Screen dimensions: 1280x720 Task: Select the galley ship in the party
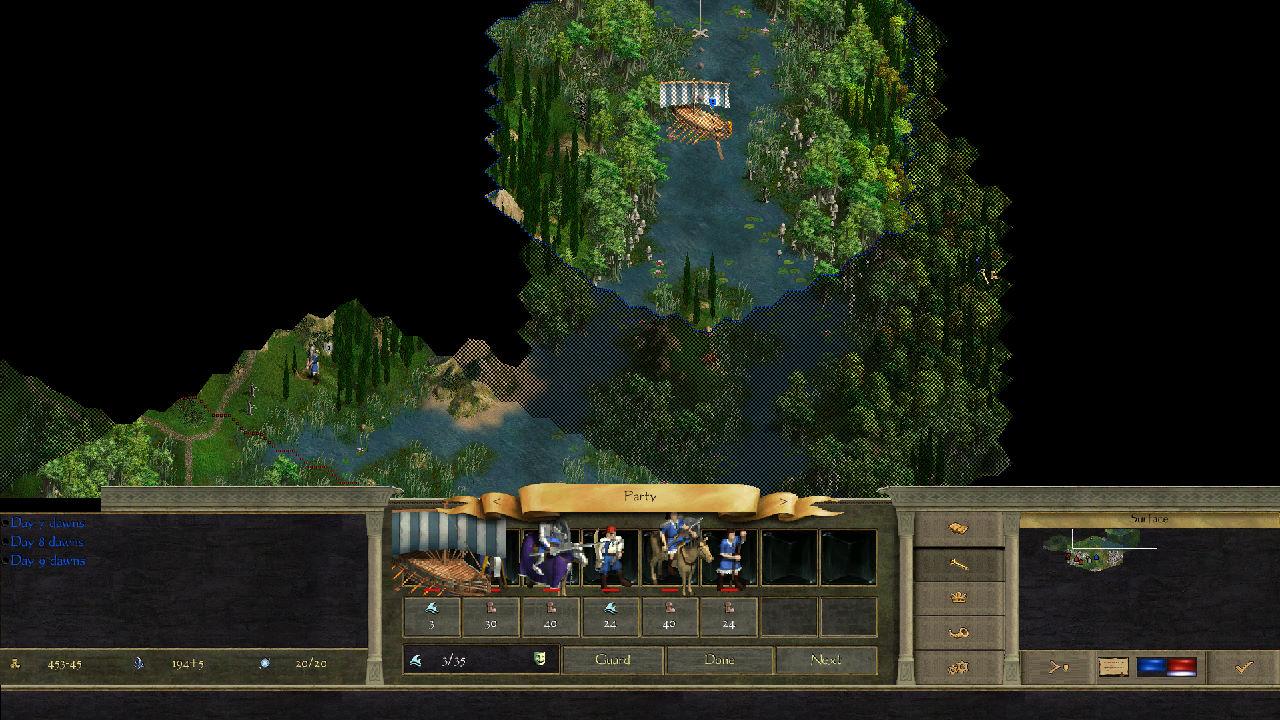450,557
